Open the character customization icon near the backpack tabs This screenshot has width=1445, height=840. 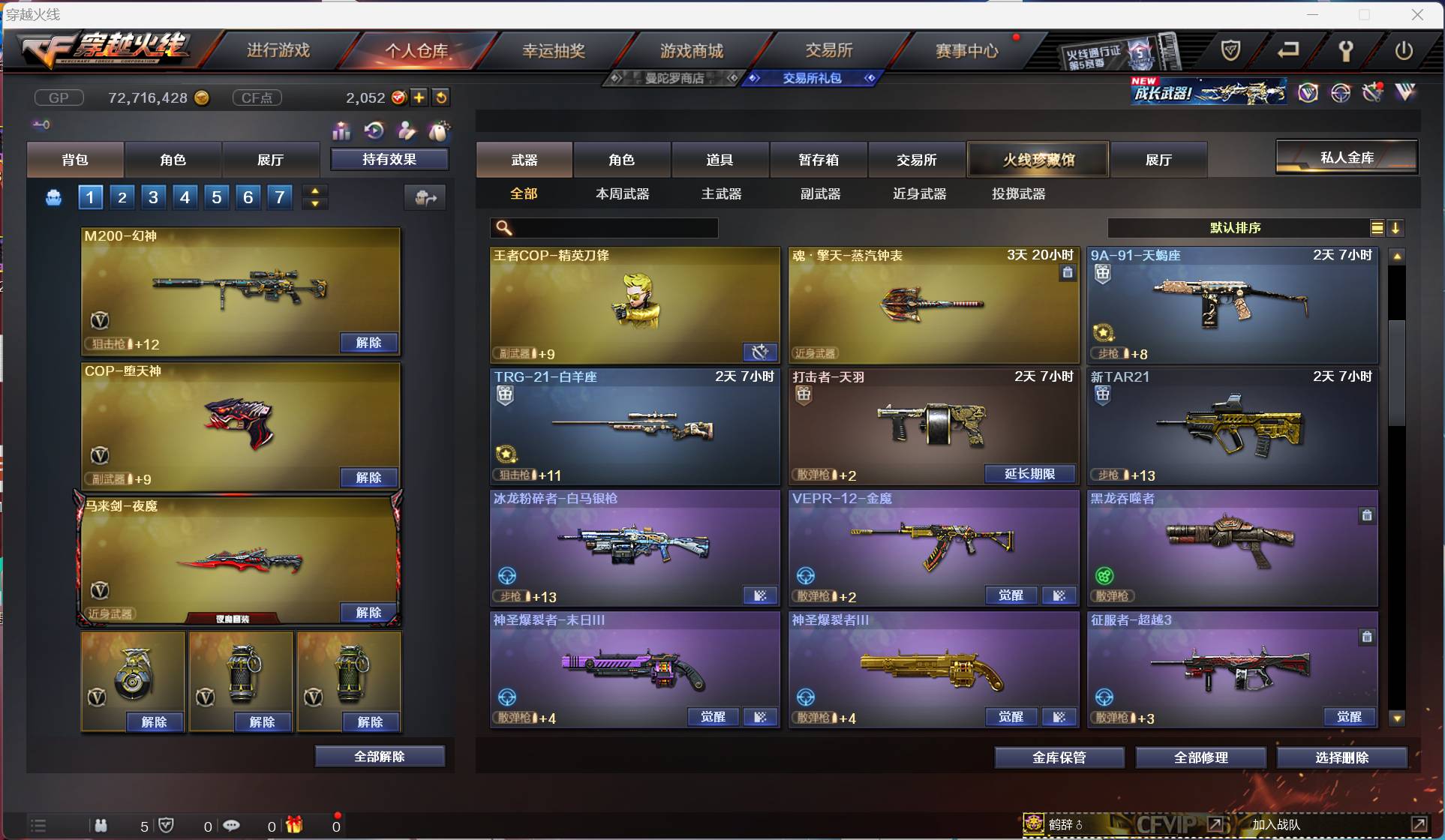coord(406,131)
